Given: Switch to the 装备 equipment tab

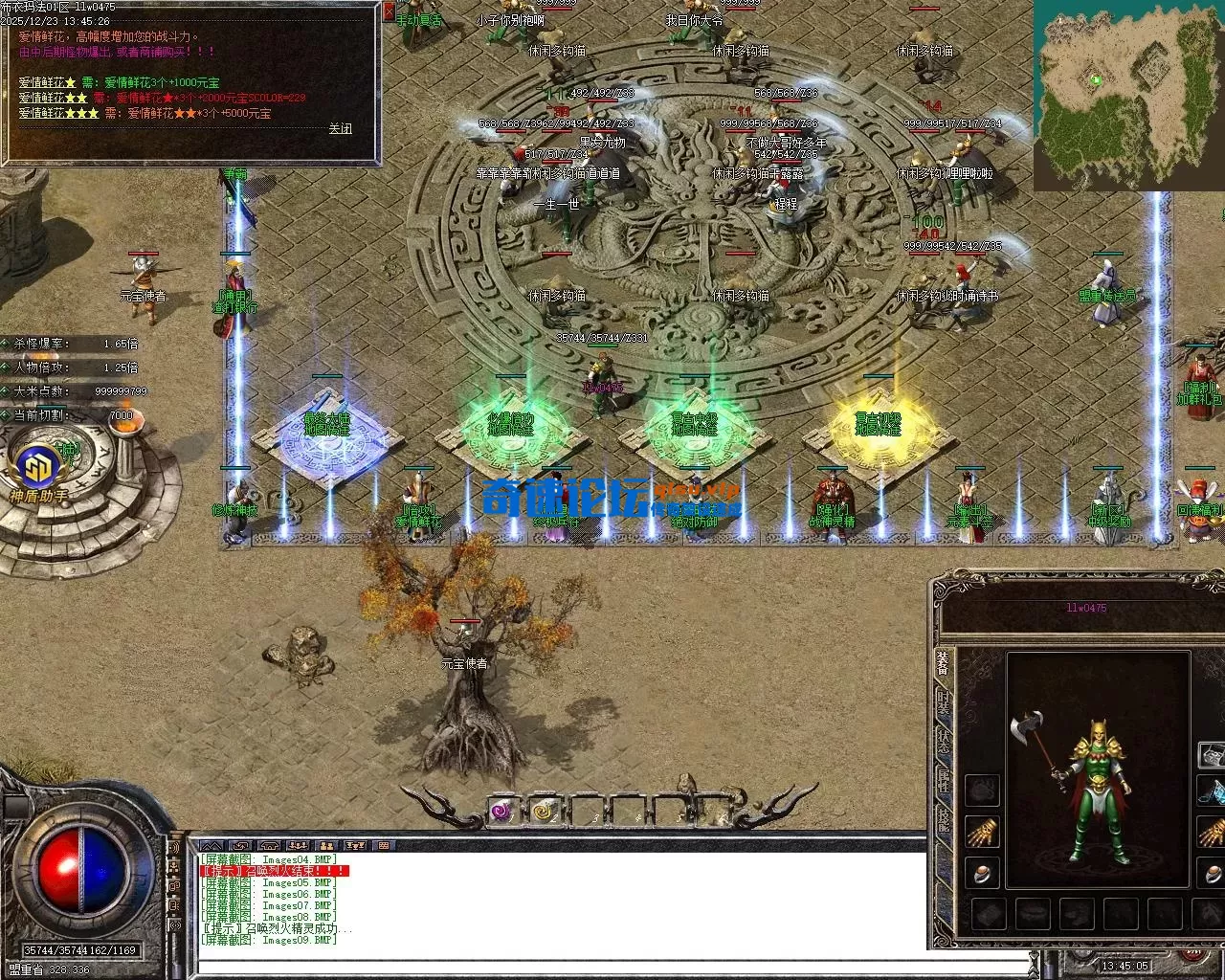Looking at the screenshot, I should [x=944, y=663].
